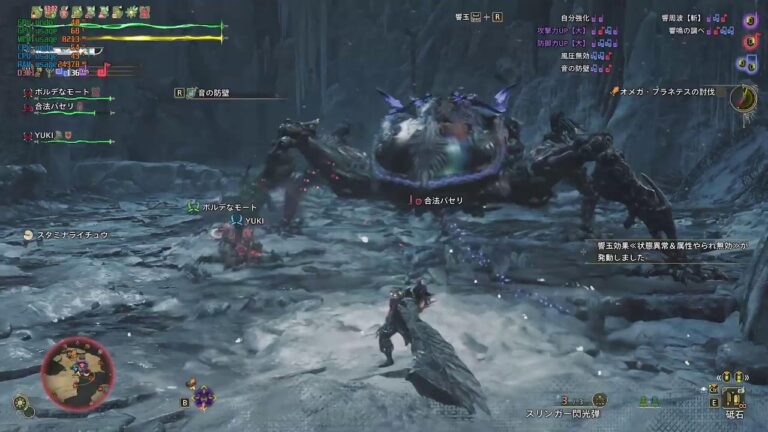The height and width of the screenshot is (432, 768).
Task: Click the large red music note on the gauge
Action: pos(102,70)
